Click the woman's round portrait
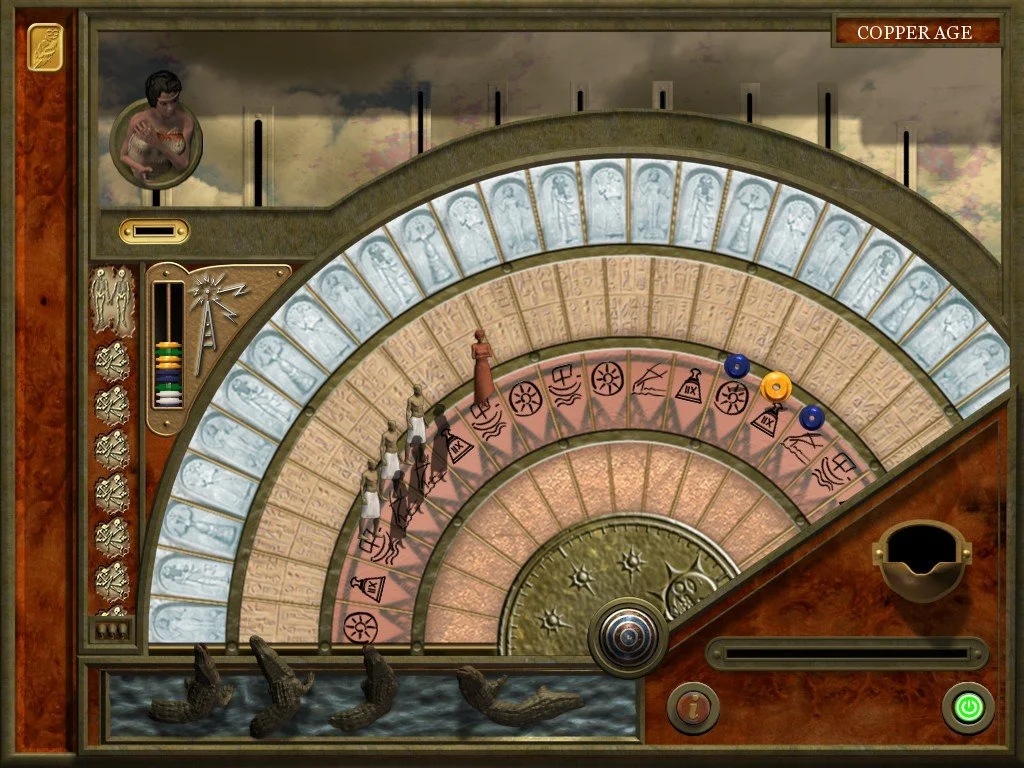 click(x=156, y=133)
